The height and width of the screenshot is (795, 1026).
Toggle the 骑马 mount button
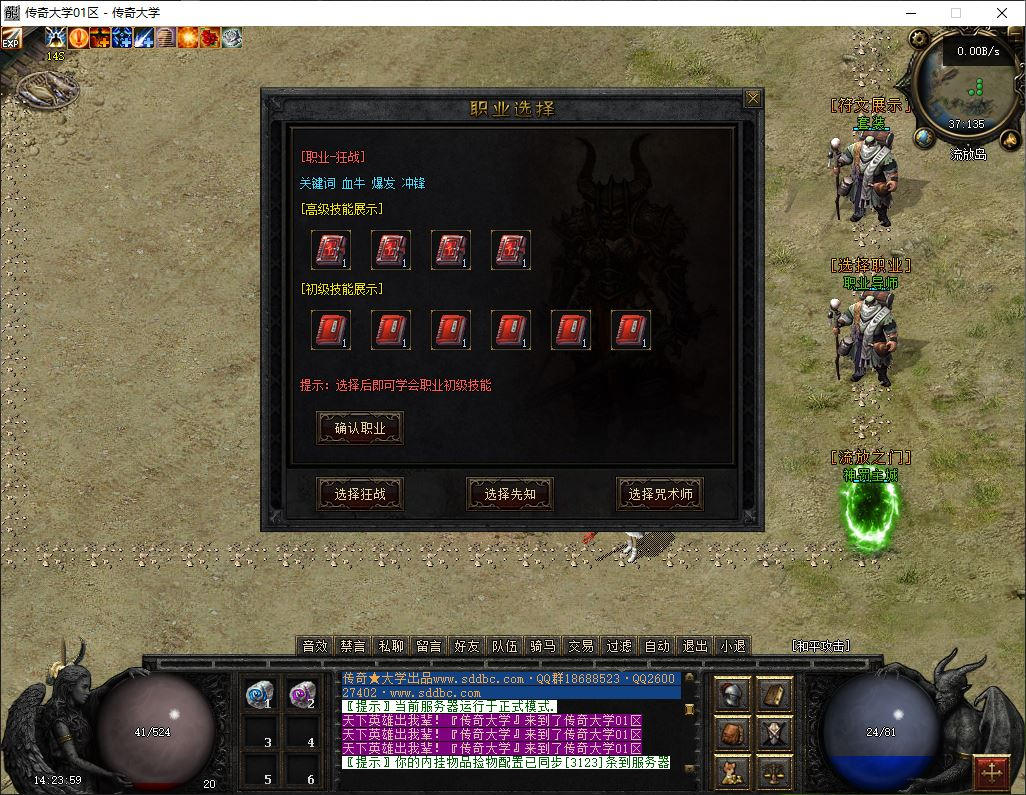[x=543, y=646]
